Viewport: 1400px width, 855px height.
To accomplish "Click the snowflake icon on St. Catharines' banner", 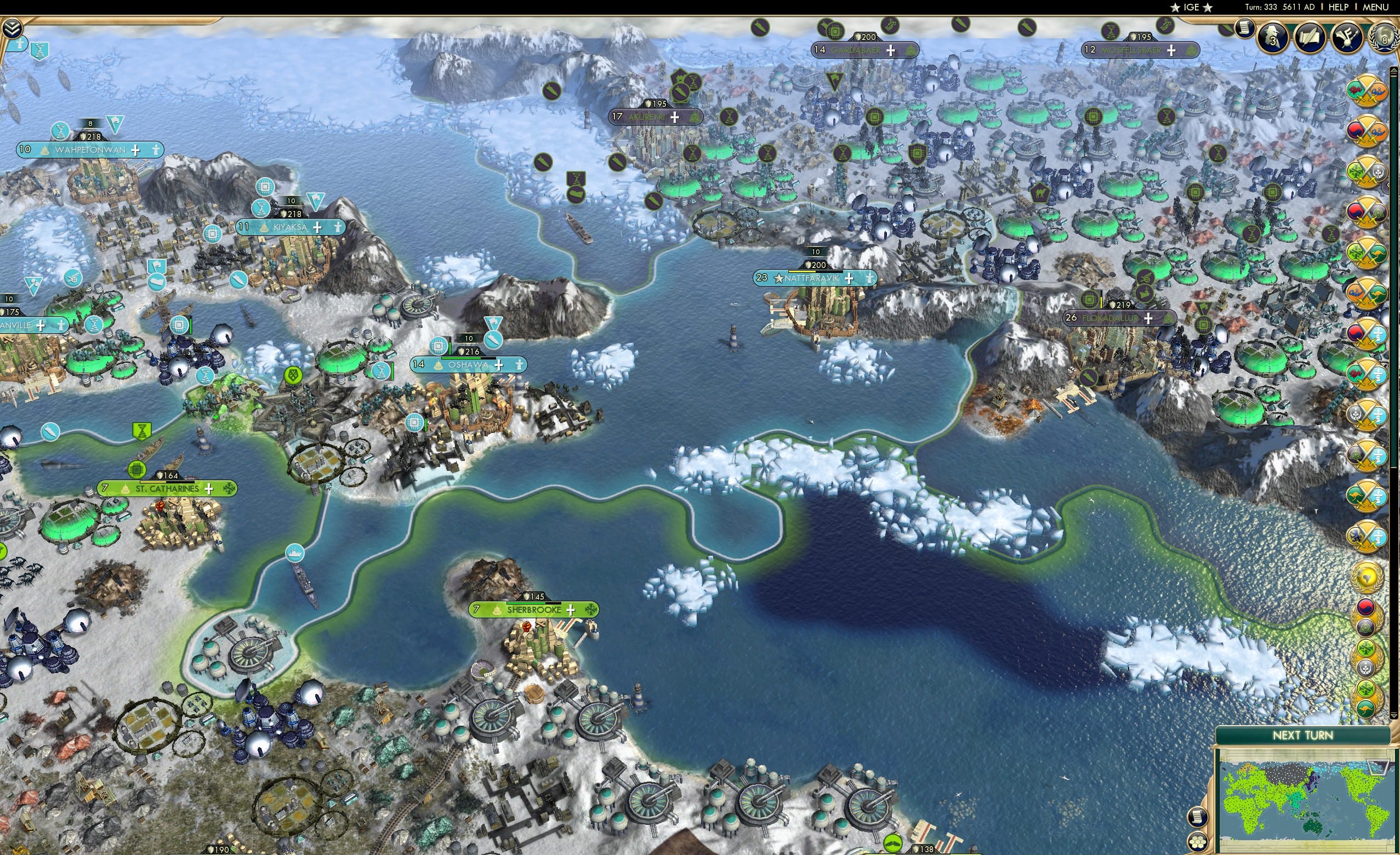I will [x=230, y=489].
